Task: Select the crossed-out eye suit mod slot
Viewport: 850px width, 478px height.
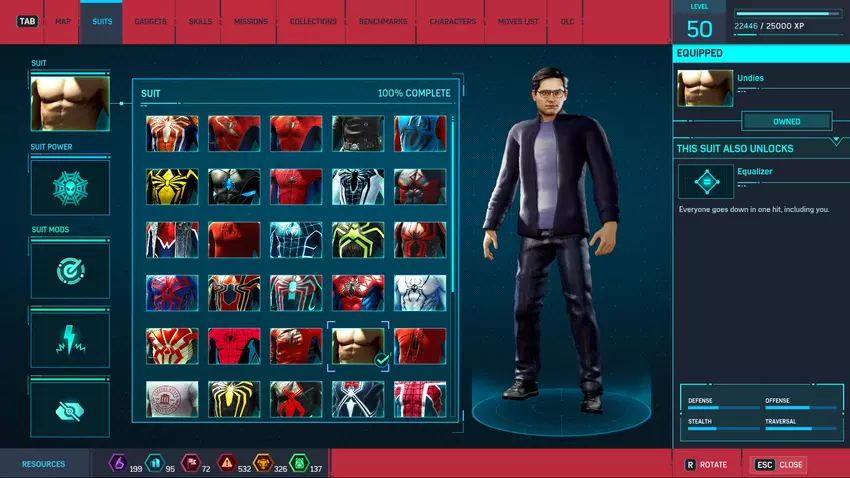Action: tap(70, 408)
